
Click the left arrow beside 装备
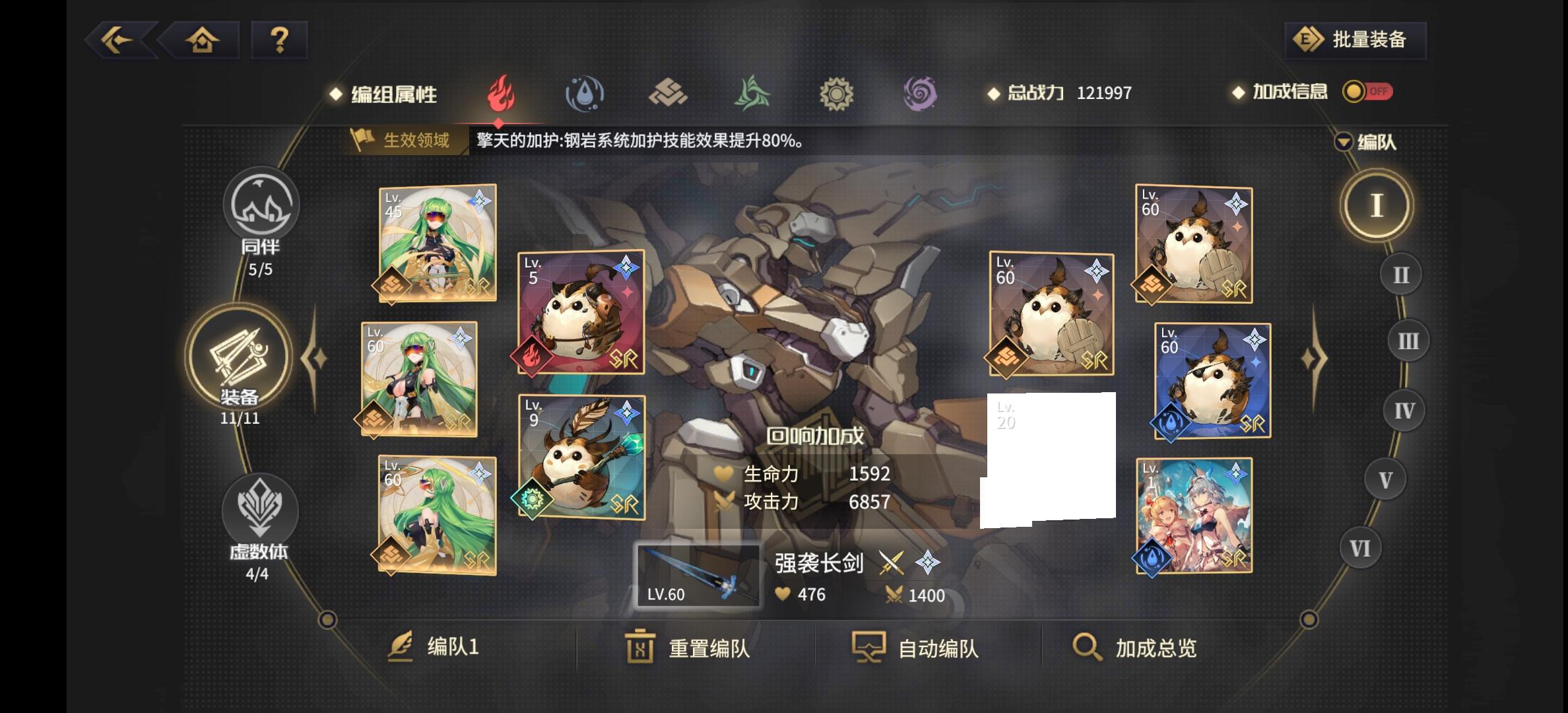click(315, 356)
